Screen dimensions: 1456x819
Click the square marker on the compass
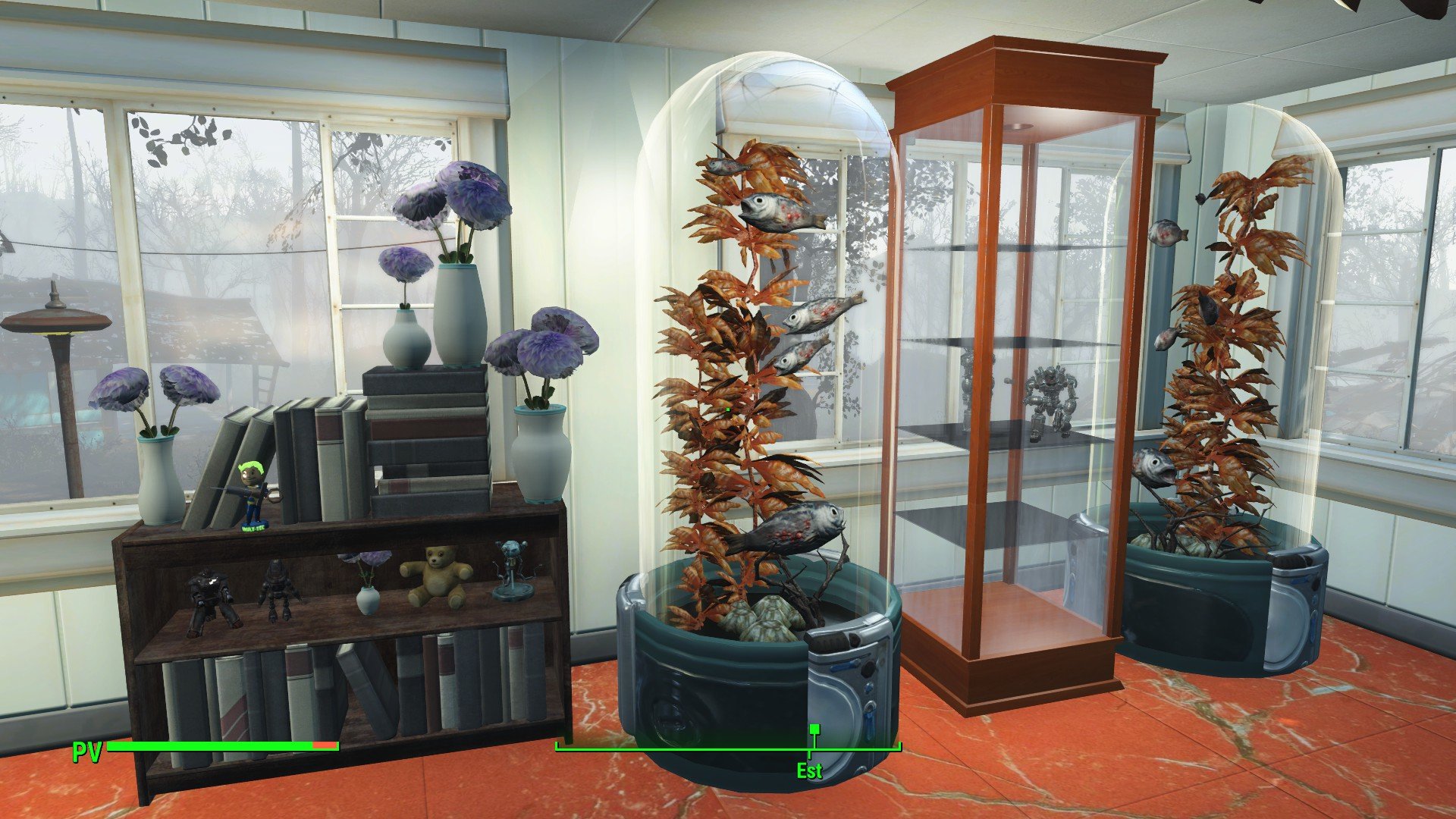coord(814,730)
